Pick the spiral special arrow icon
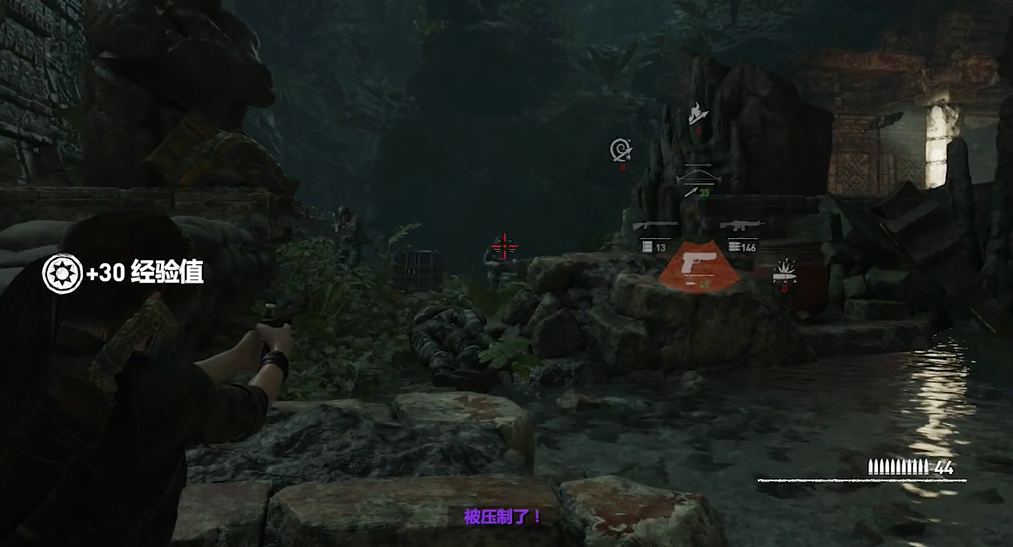Image resolution: width=1013 pixels, height=547 pixels. coord(621,151)
